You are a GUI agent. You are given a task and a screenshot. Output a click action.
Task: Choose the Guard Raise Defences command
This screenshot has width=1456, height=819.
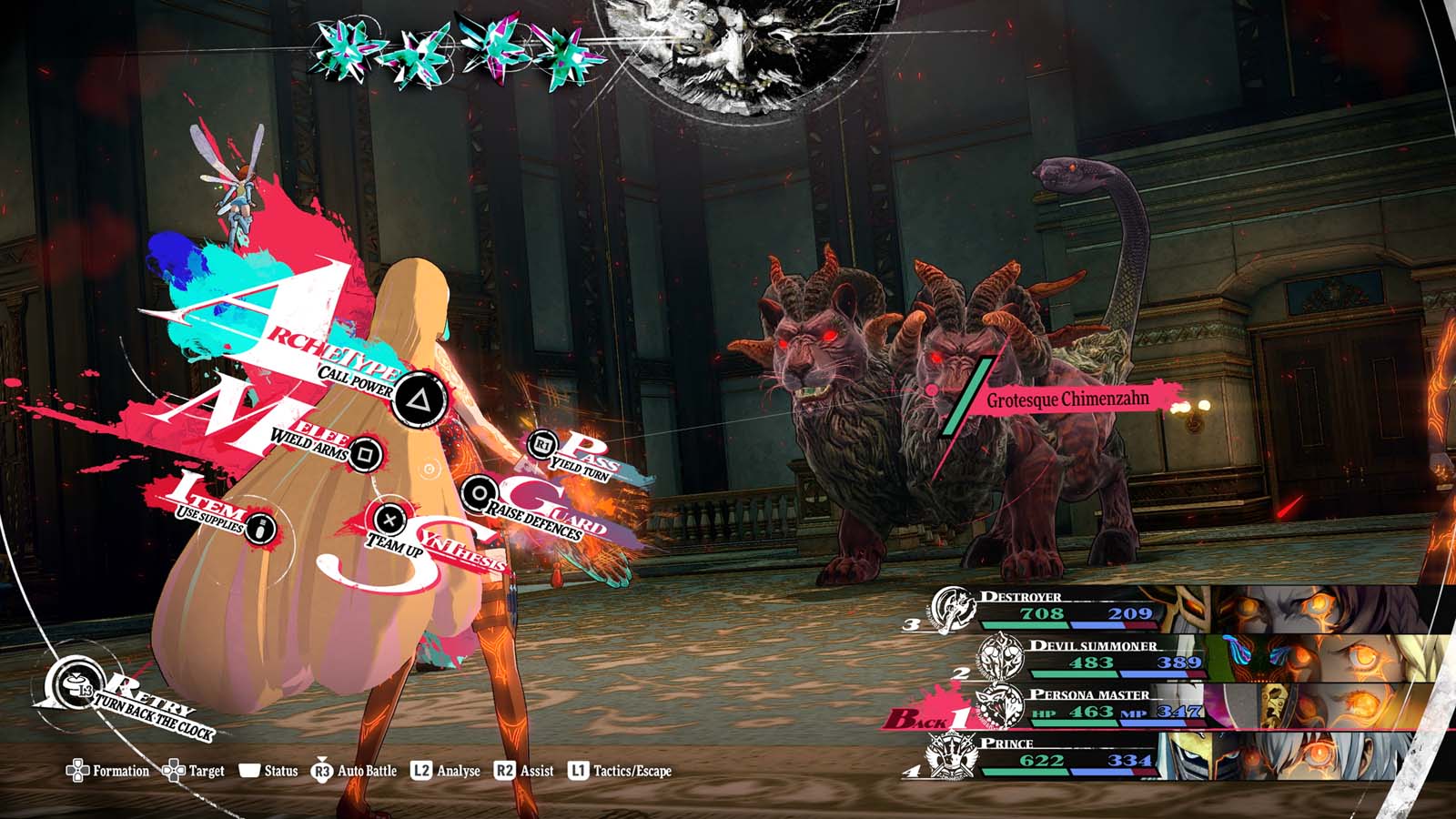coord(478,494)
